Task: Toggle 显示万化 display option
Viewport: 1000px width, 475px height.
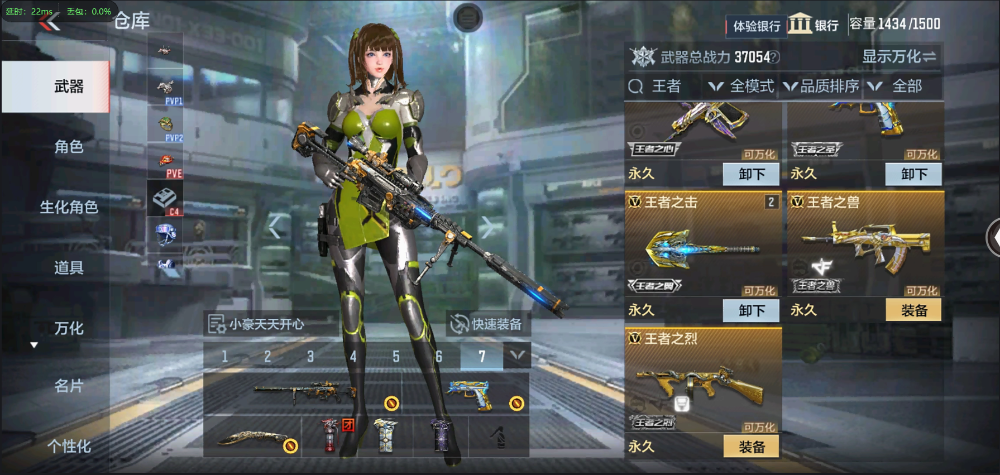Action: 899,56
